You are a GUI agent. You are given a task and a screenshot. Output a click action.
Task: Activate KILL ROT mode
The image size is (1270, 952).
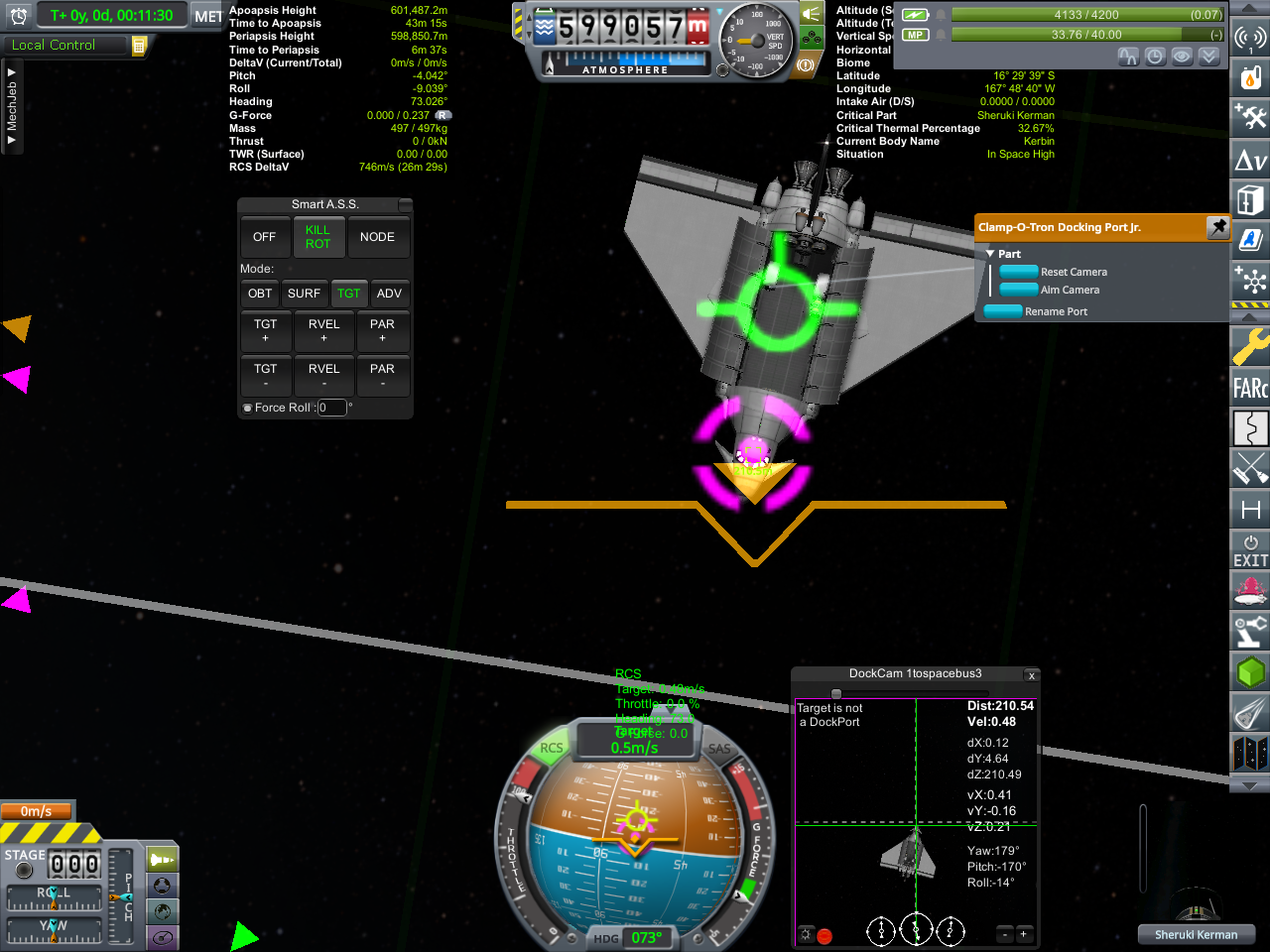click(x=317, y=237)
